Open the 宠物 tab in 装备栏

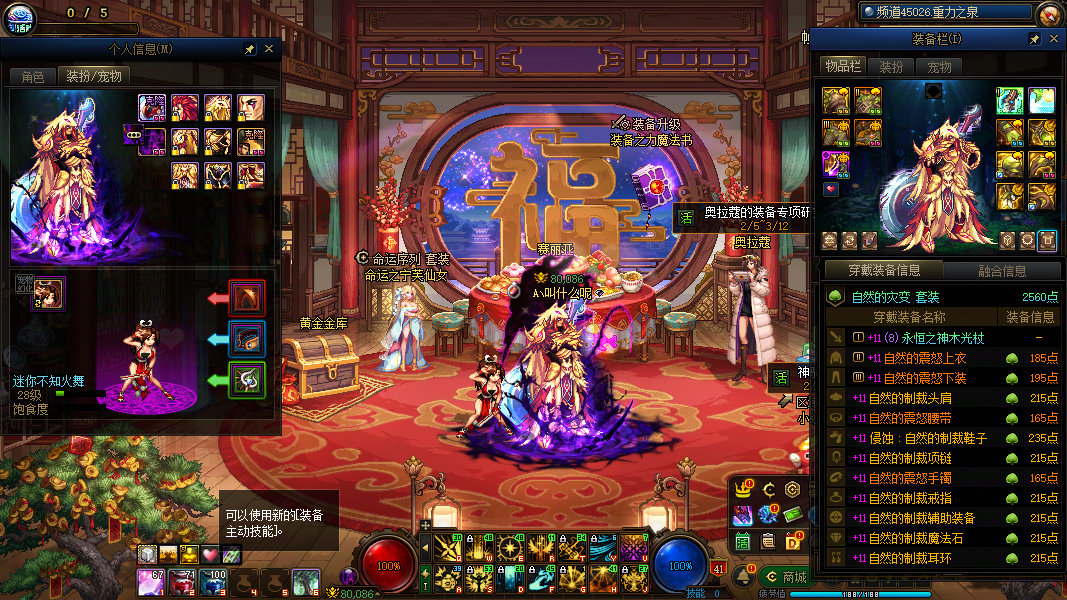pos(939,67)
